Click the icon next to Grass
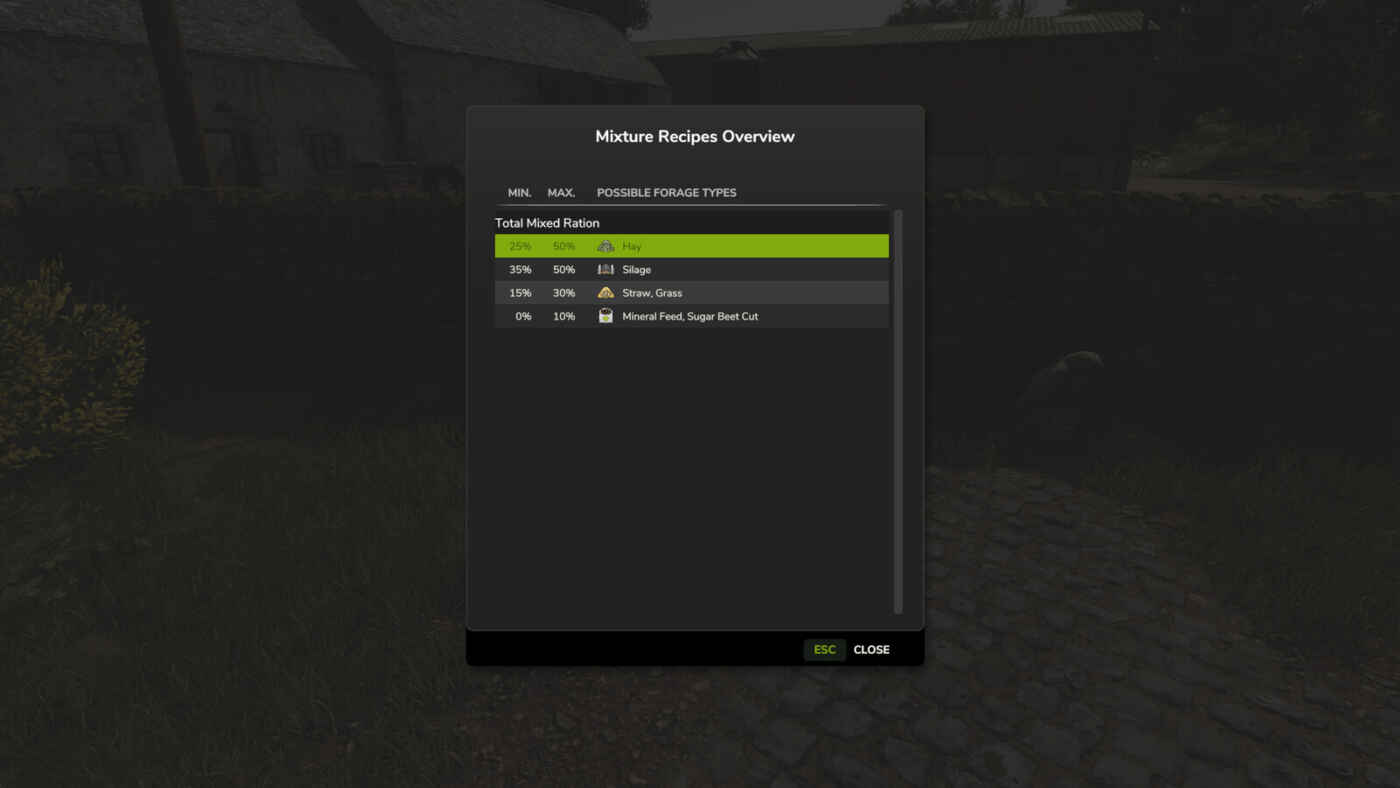 pyautogui.click(x=605, y=292)
